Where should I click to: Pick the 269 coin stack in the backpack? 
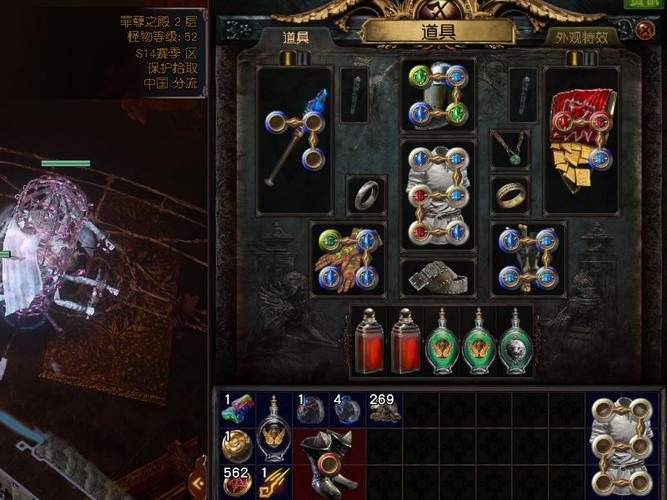pos(383,410)
